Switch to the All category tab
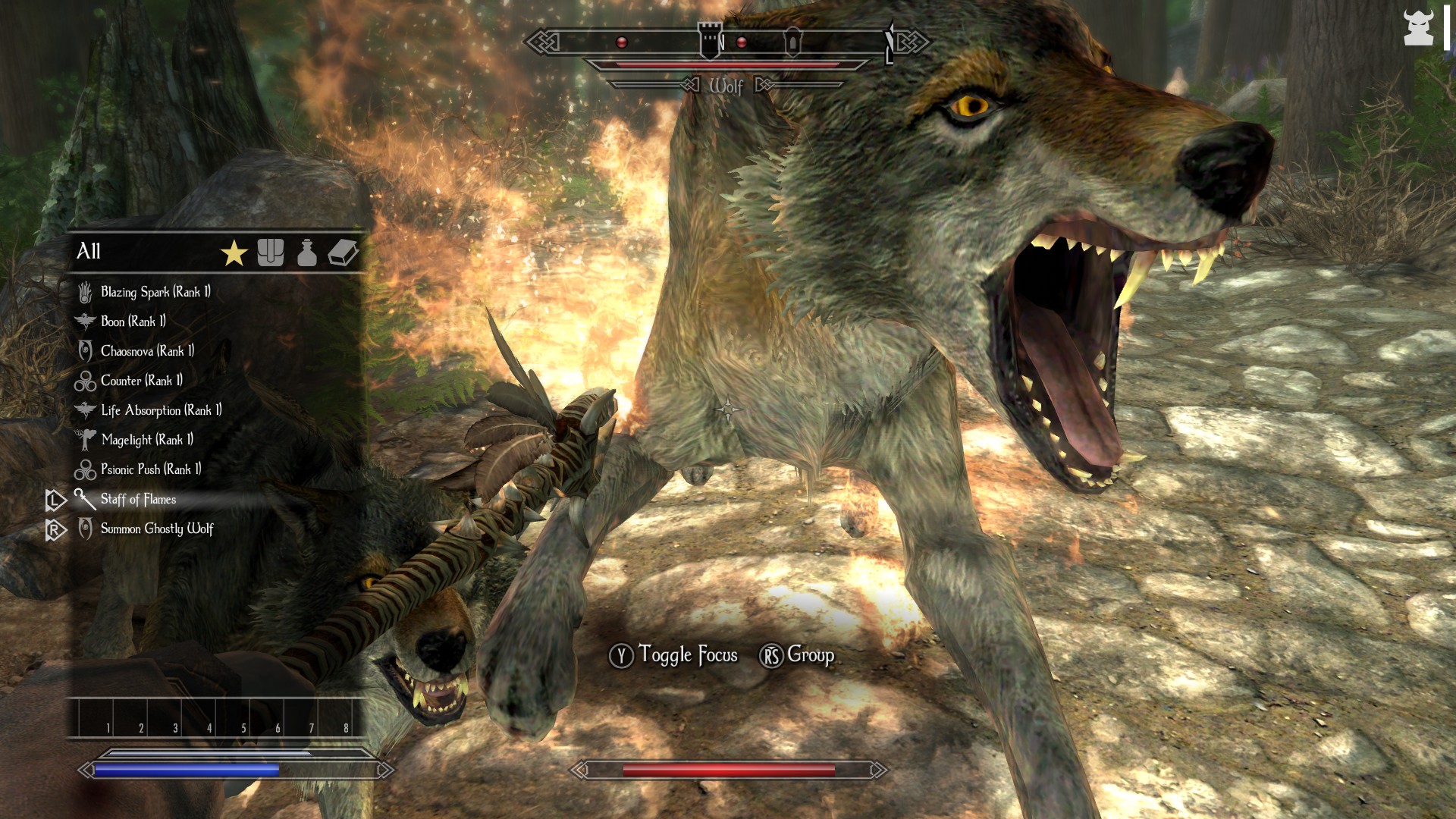 point(89,251)
